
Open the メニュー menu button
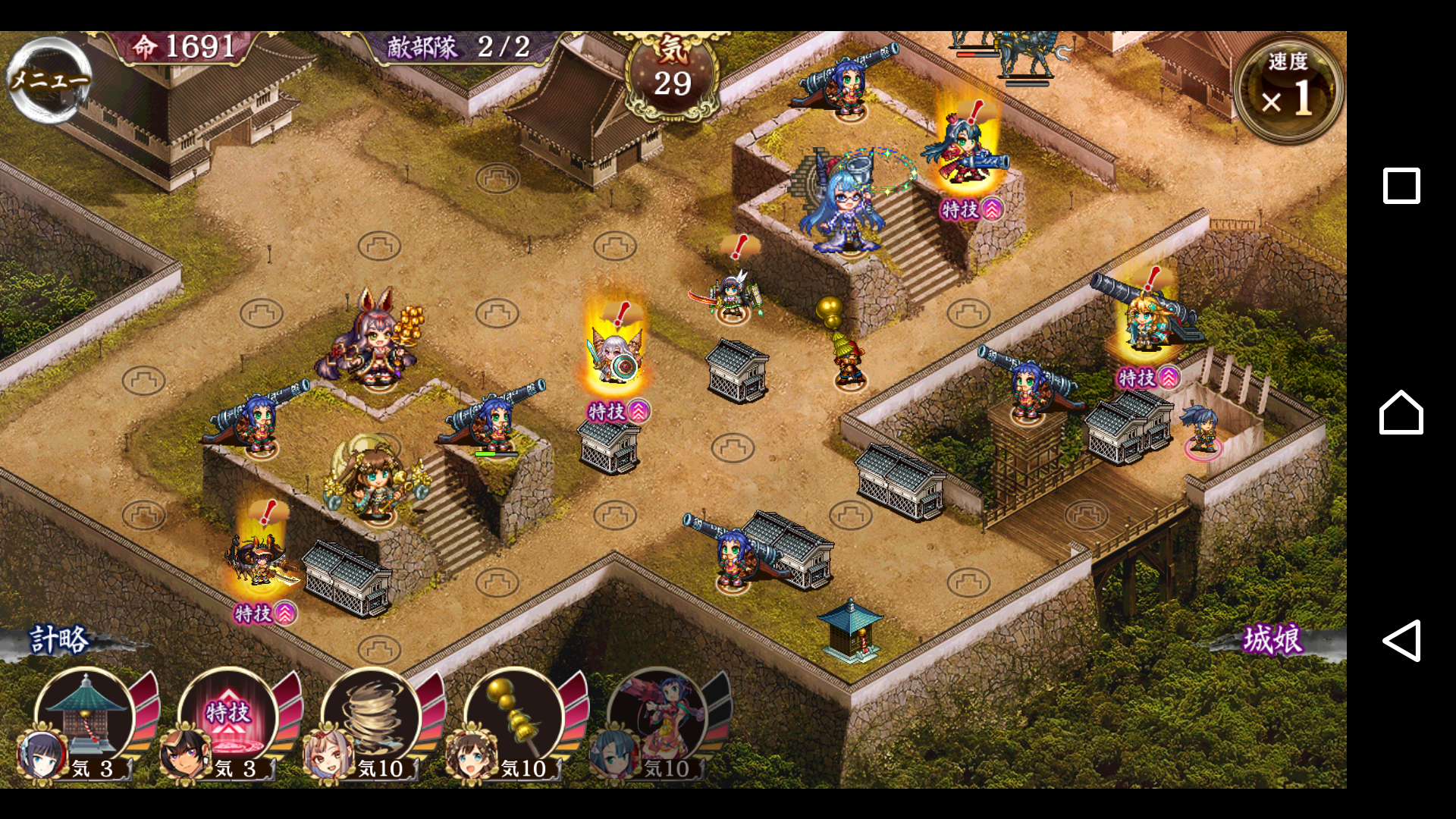click(x=49, y=80)
